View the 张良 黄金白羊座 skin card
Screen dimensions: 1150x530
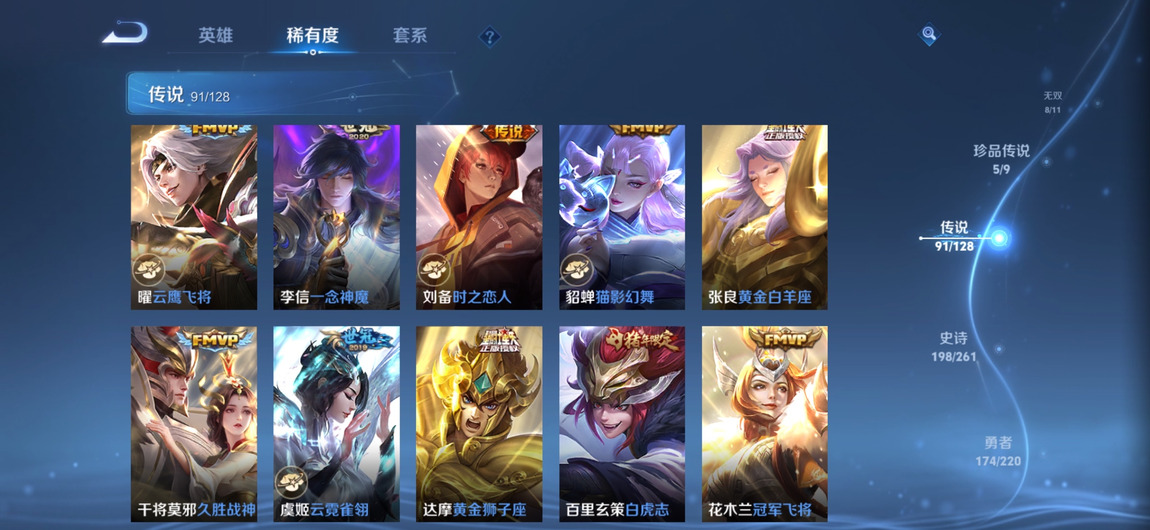[765, 217]
